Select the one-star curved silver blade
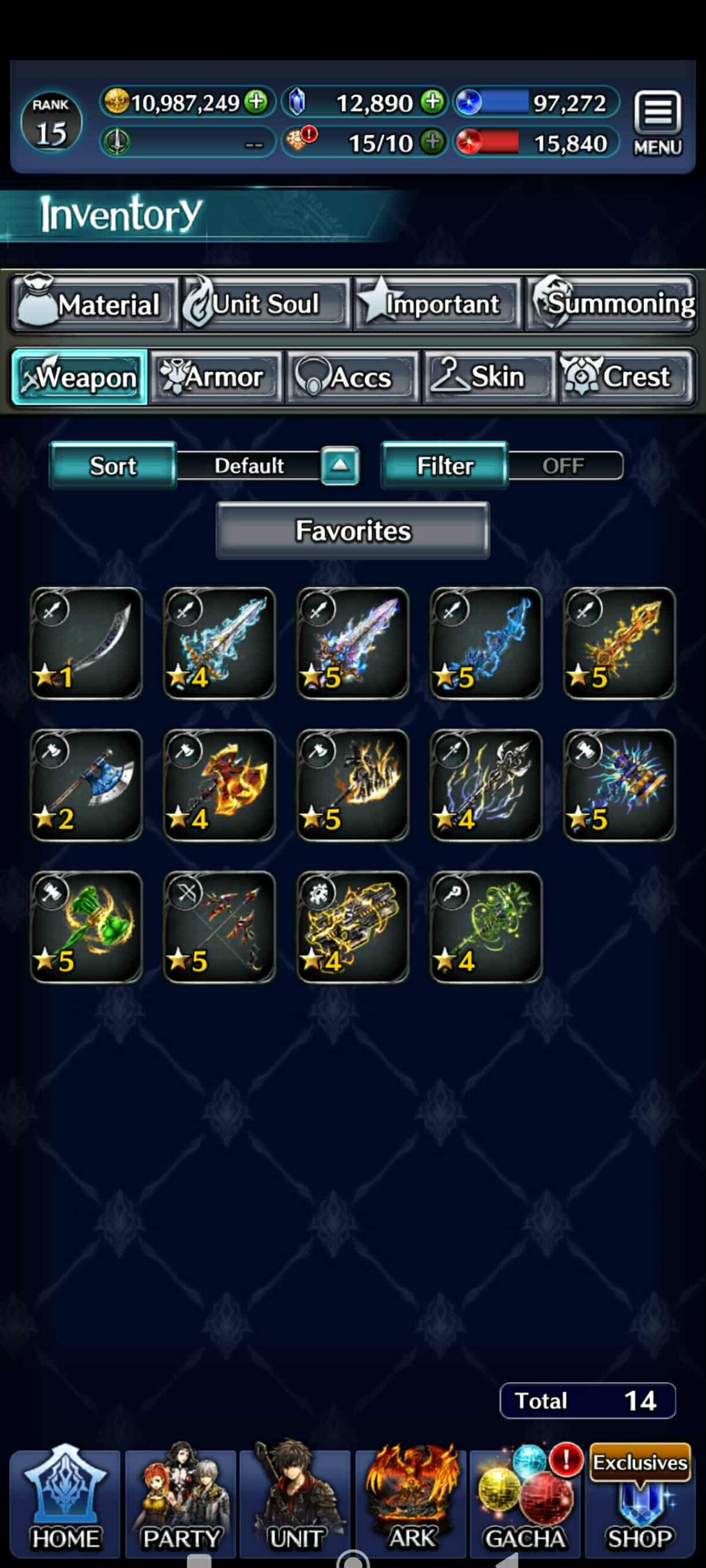The width and height of the screenshot is (706, 1568). click(x=86, y=643)
